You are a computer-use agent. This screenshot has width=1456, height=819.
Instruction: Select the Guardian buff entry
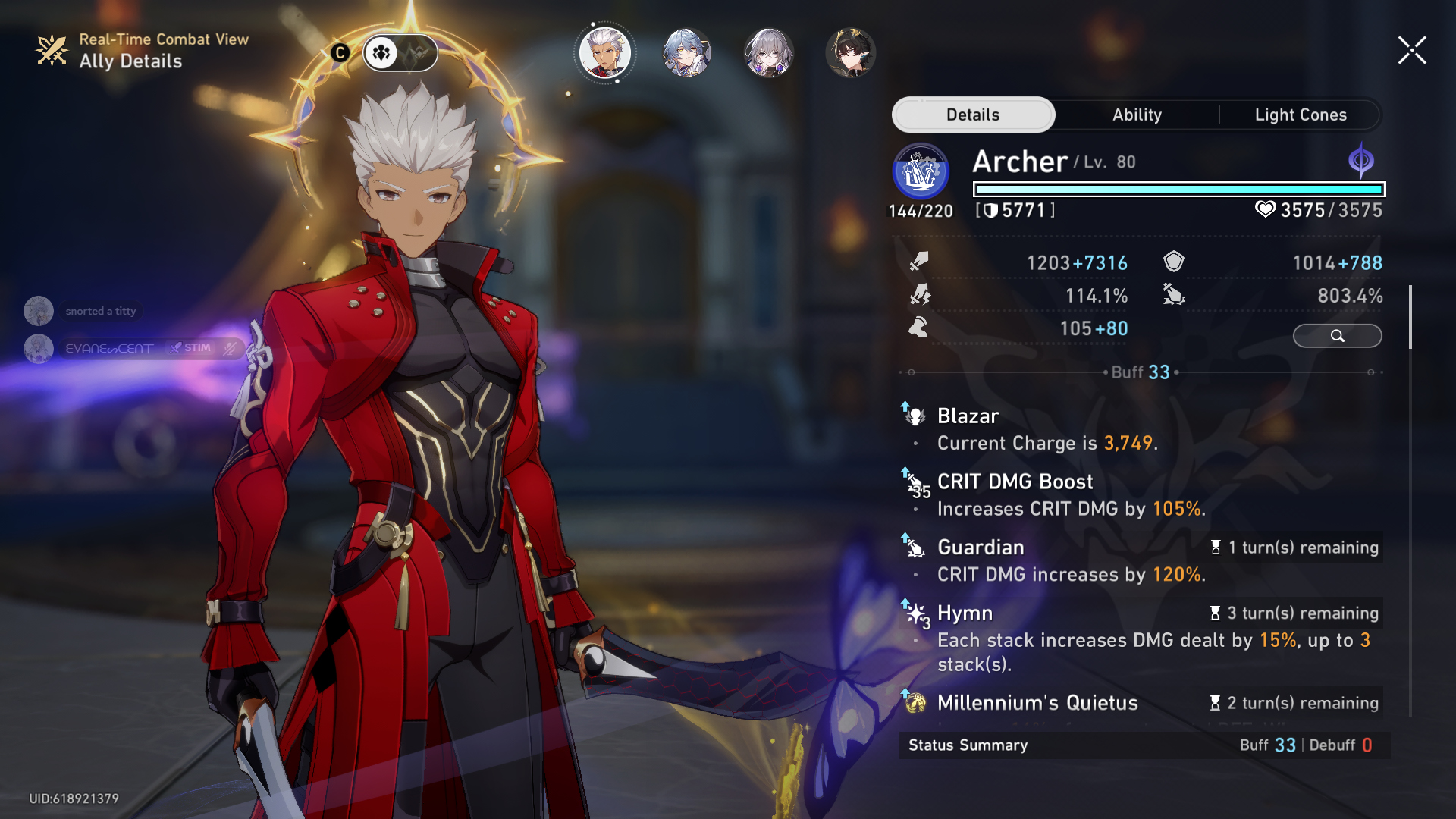[981, 547]
